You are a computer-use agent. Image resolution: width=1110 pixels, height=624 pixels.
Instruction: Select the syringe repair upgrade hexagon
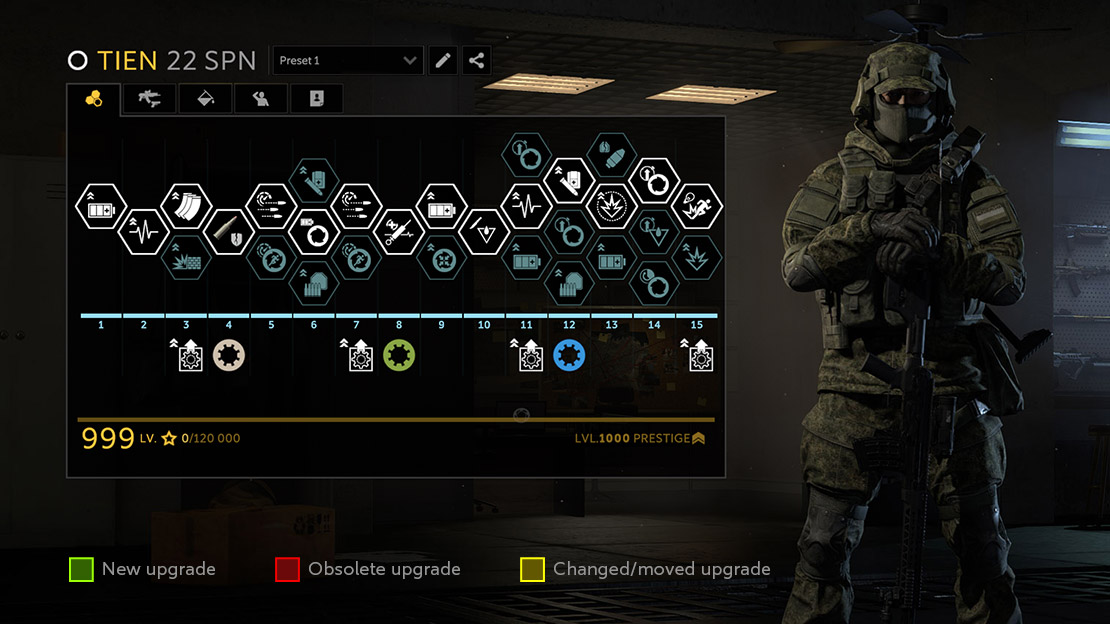click(x=399, y=231)
